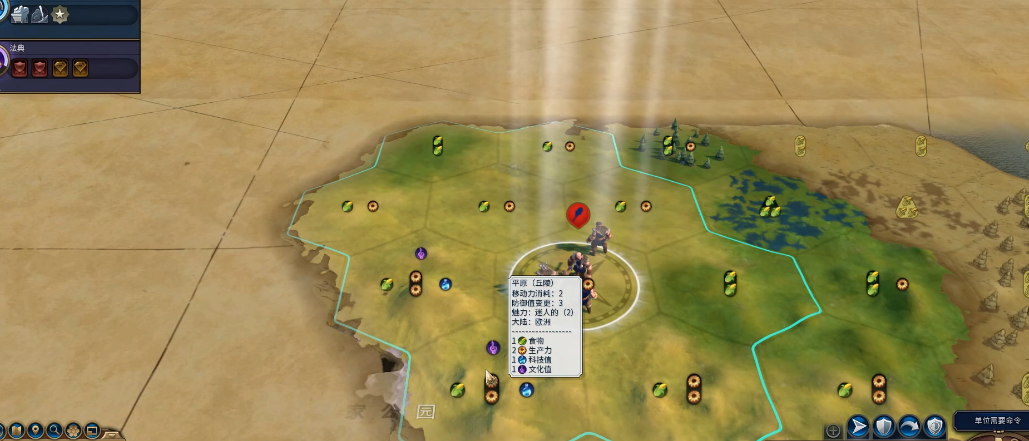1029x441 pixels.
Task: Click the map pin button
Action: (36, 431)
